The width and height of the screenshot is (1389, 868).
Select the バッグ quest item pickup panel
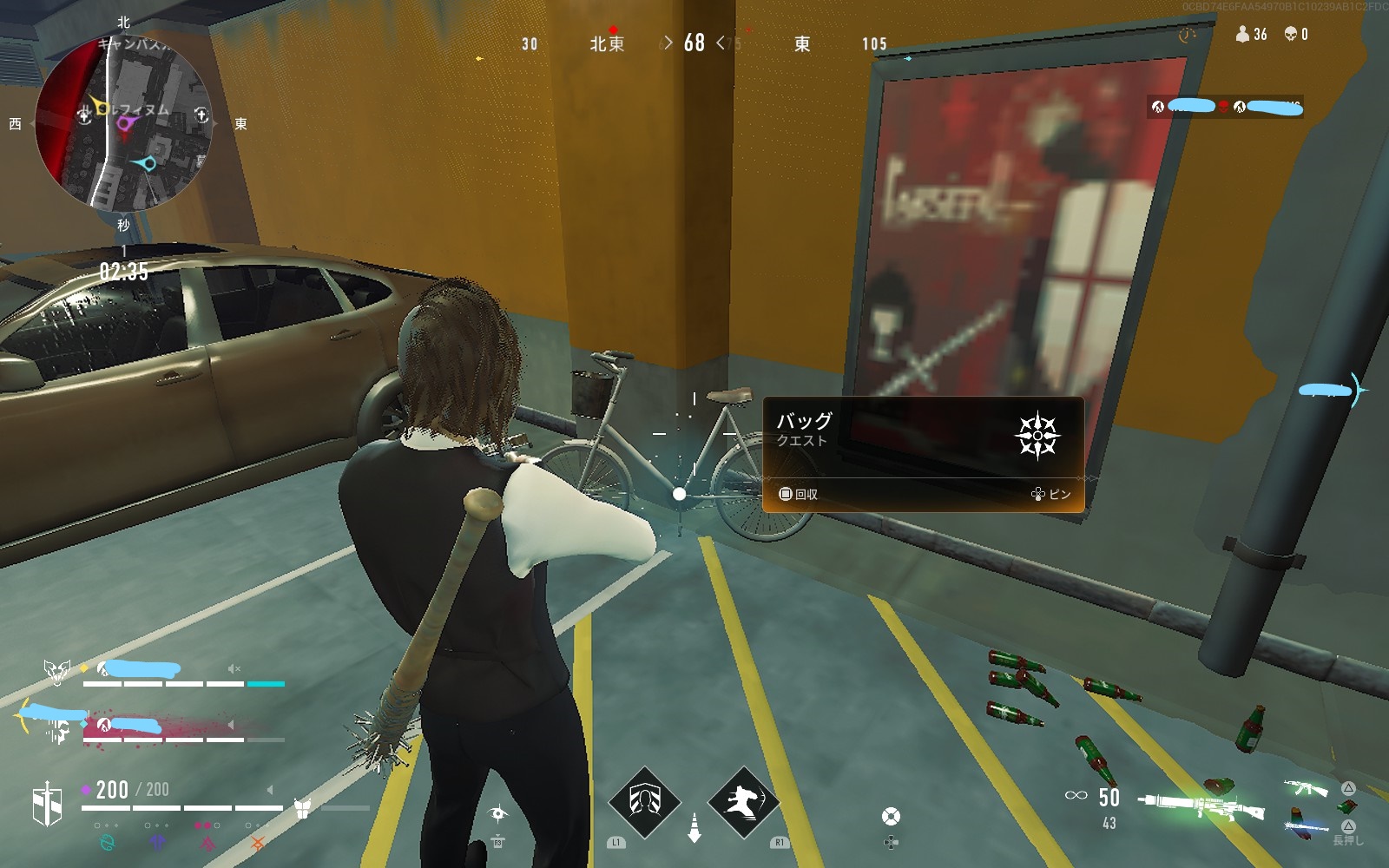pyautogui.click(x=923, y=454)
